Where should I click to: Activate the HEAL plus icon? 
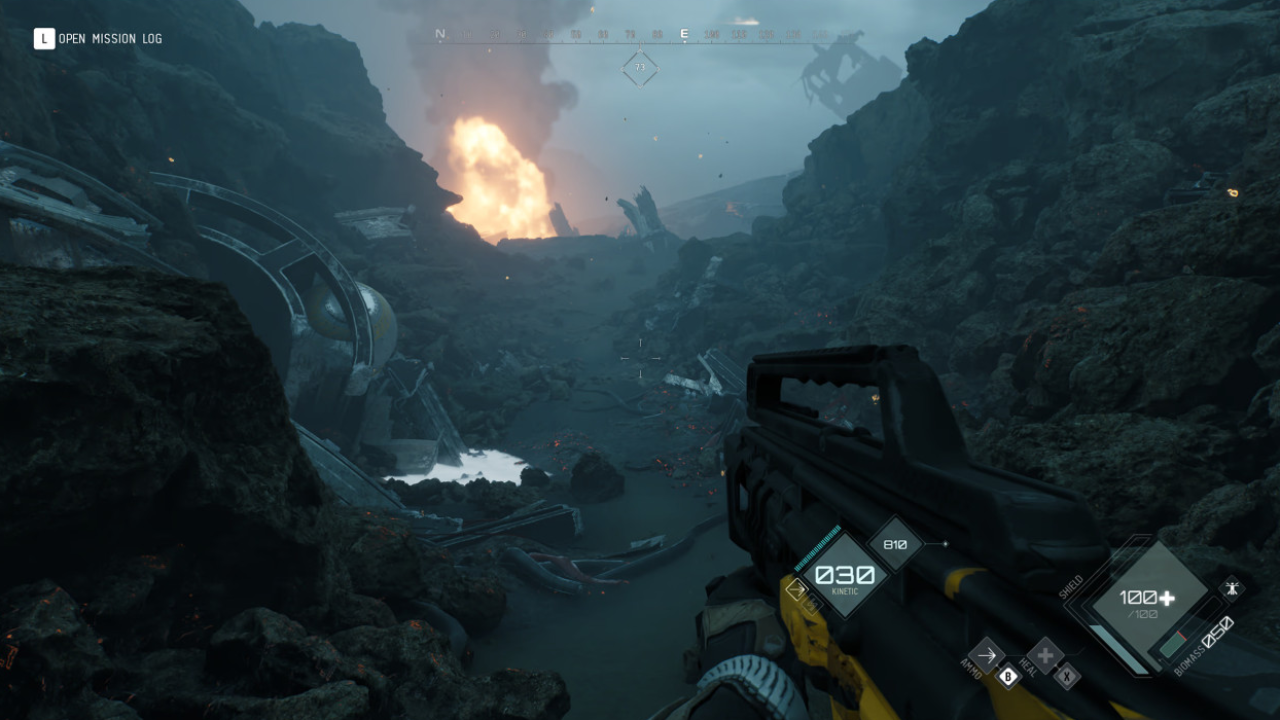pos(1045,656)
